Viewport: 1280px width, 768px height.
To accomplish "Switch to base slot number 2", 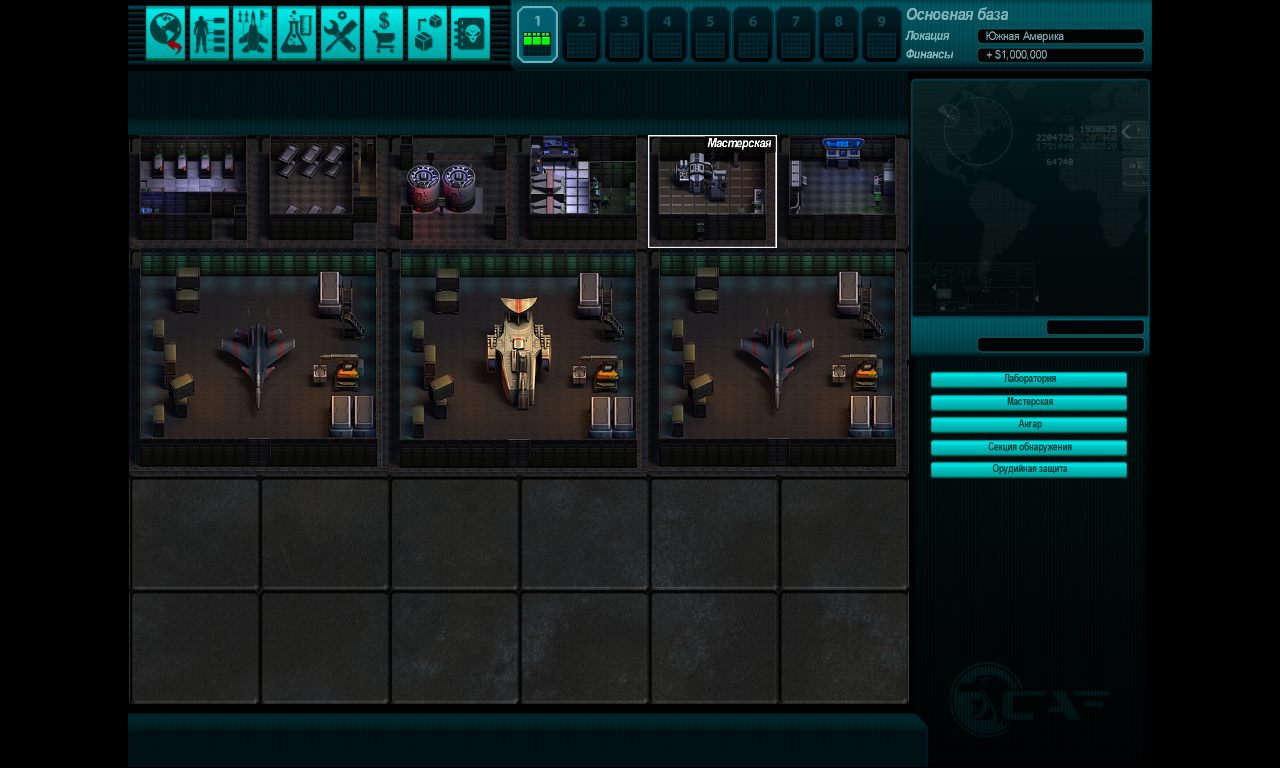I will [x=581, y=34].
